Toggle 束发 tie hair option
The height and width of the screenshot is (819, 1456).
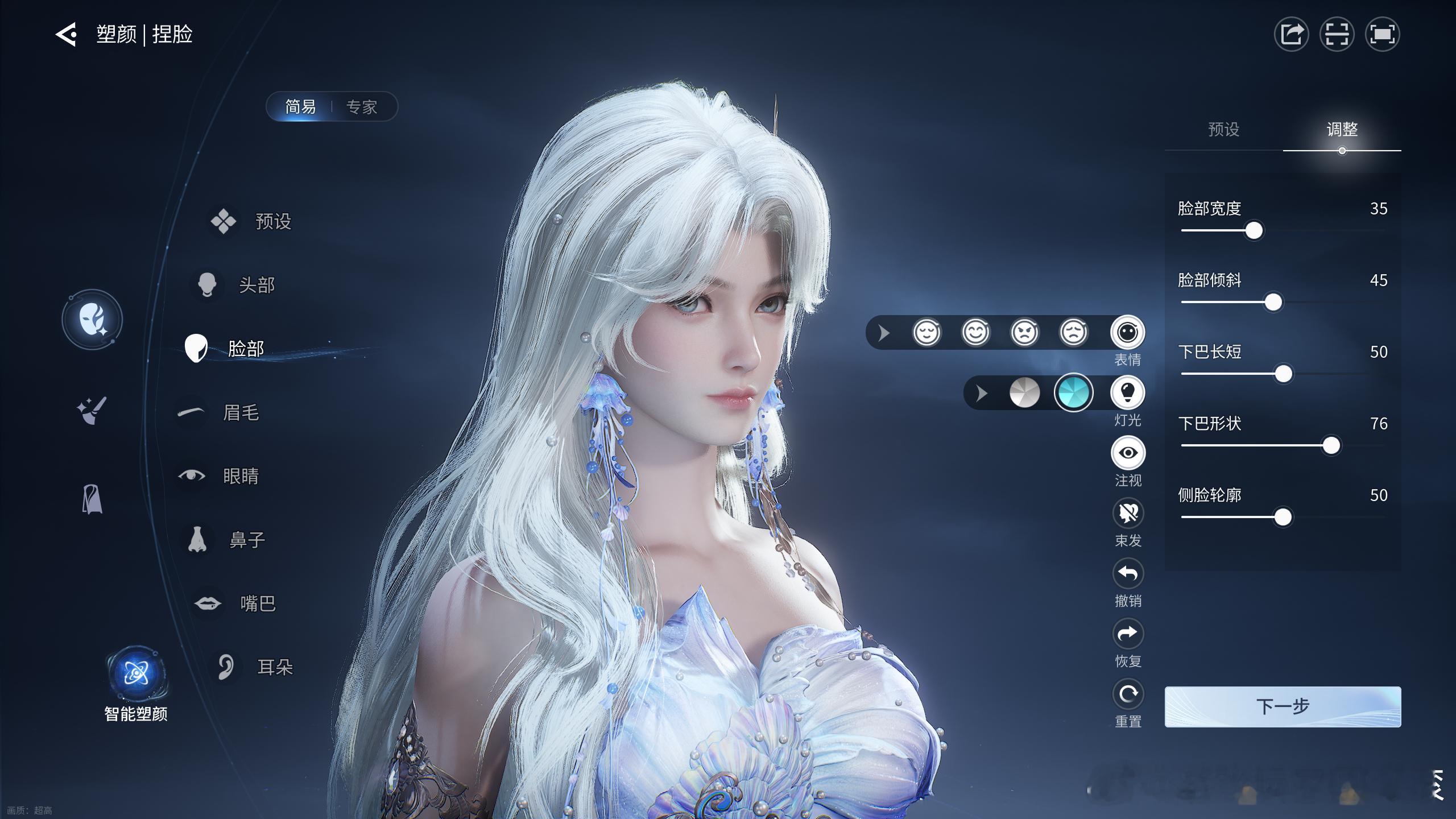pyautogui.click(x=1128, y=514)
